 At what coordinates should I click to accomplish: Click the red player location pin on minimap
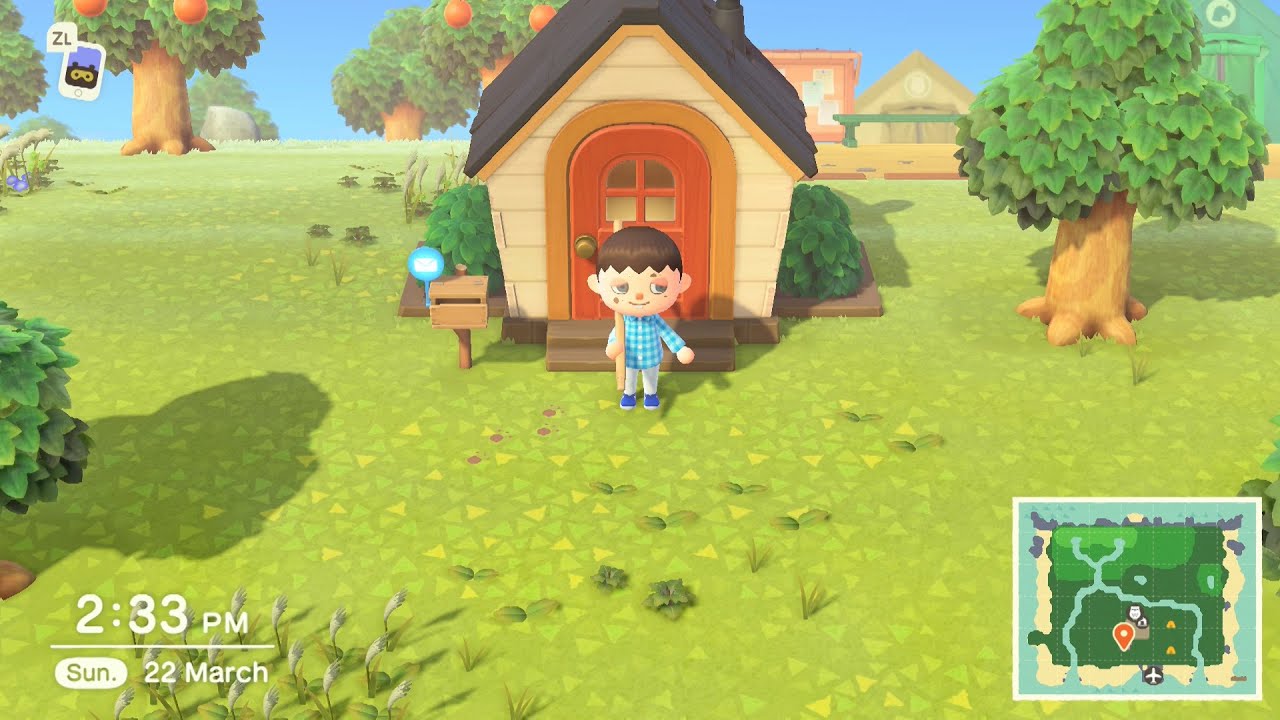pos(1124,634)
